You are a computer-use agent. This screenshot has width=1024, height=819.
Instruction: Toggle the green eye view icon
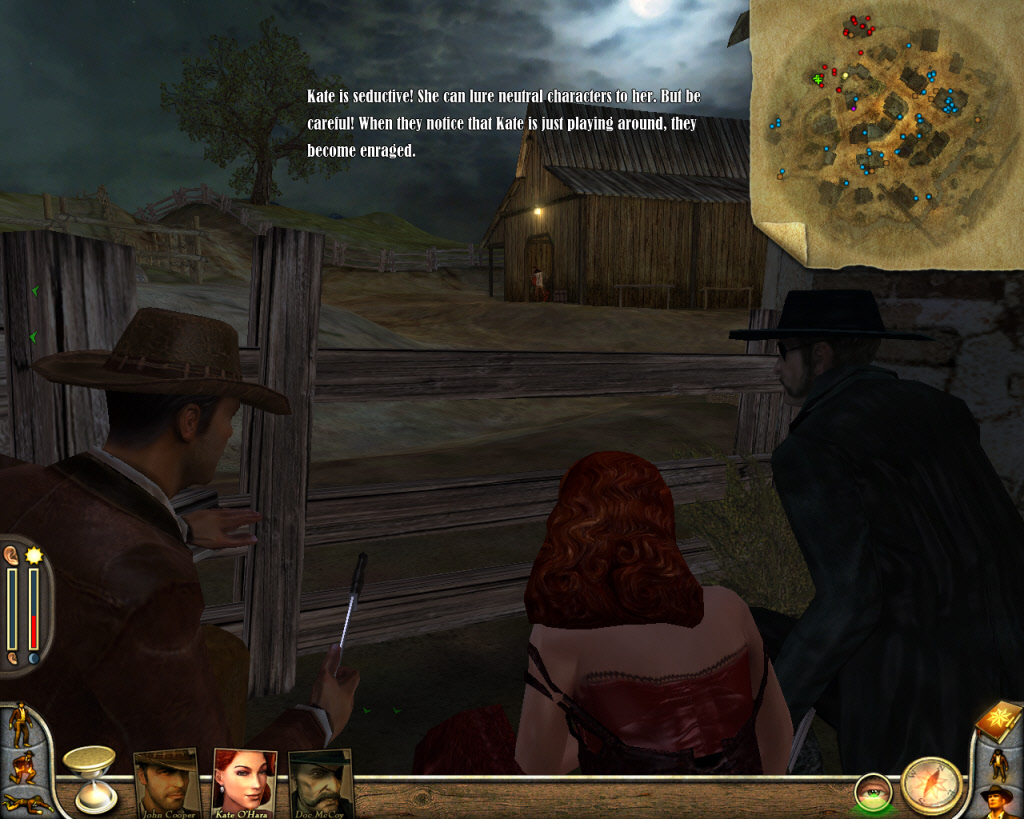[873, 792]
